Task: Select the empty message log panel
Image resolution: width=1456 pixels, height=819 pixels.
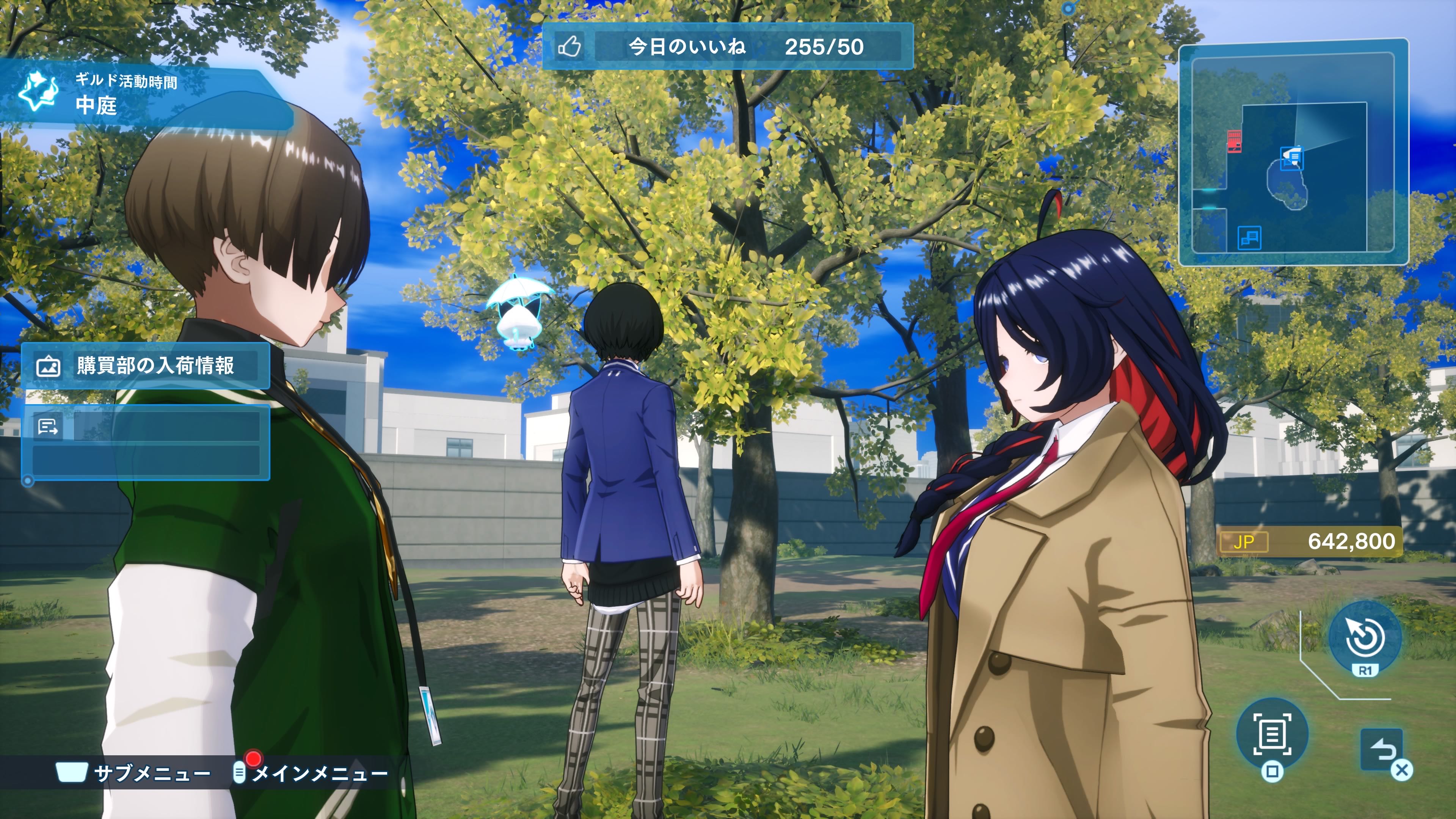Action: click(x=145, y=442)
